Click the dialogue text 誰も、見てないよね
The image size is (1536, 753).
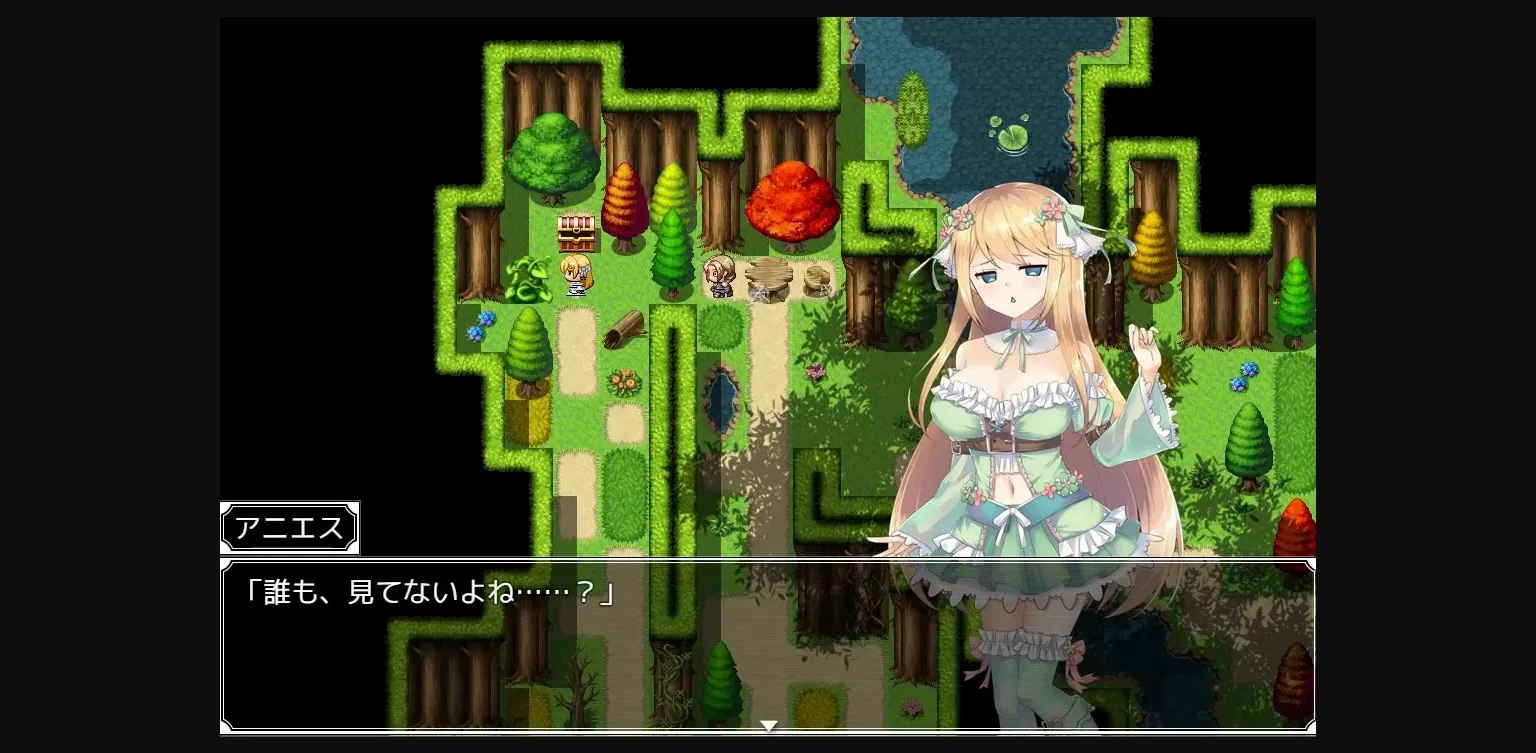coord(428,592)
